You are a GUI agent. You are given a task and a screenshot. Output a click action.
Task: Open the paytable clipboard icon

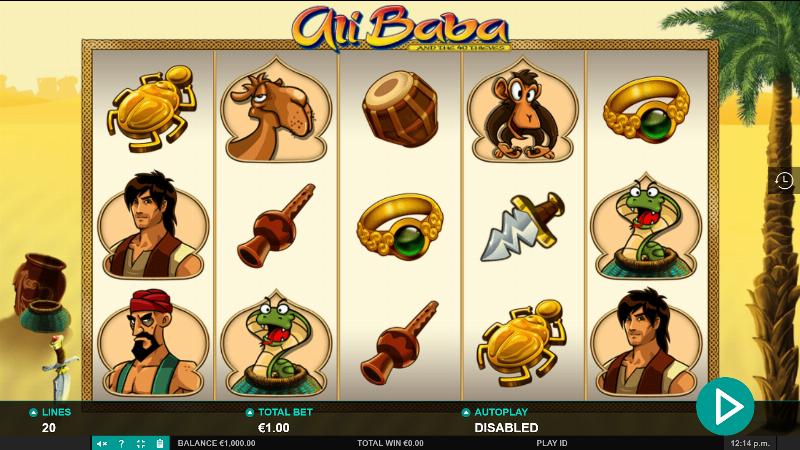159,443
